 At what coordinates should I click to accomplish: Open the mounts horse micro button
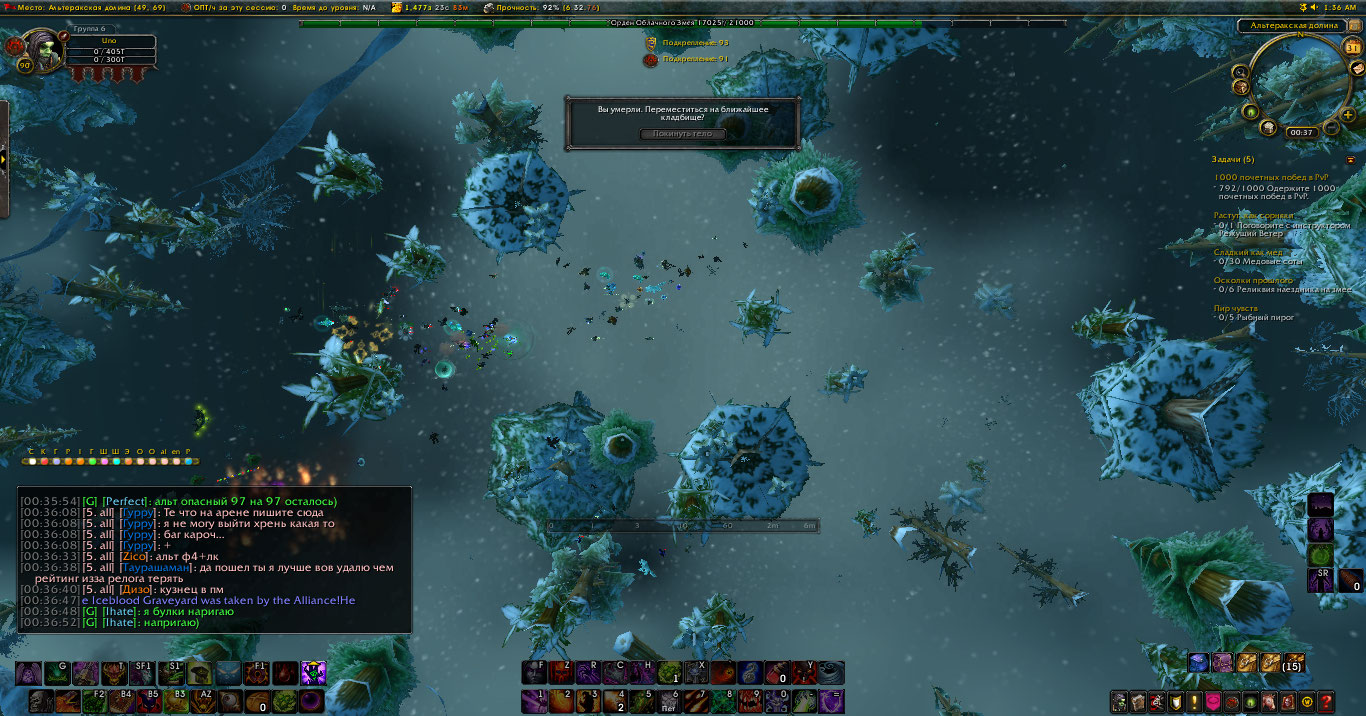point(1268,702)
